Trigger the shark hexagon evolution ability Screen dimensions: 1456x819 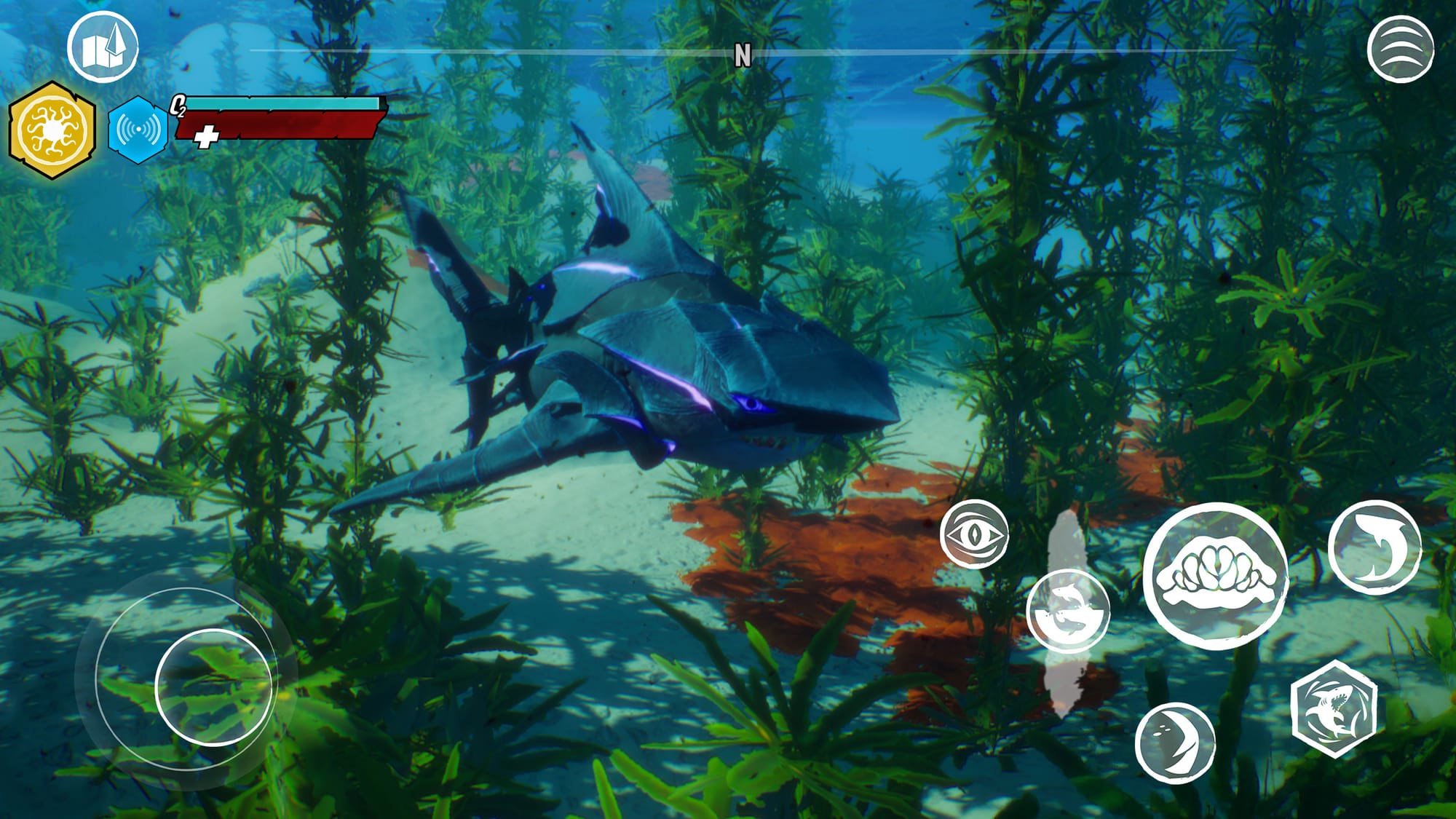1334,708
